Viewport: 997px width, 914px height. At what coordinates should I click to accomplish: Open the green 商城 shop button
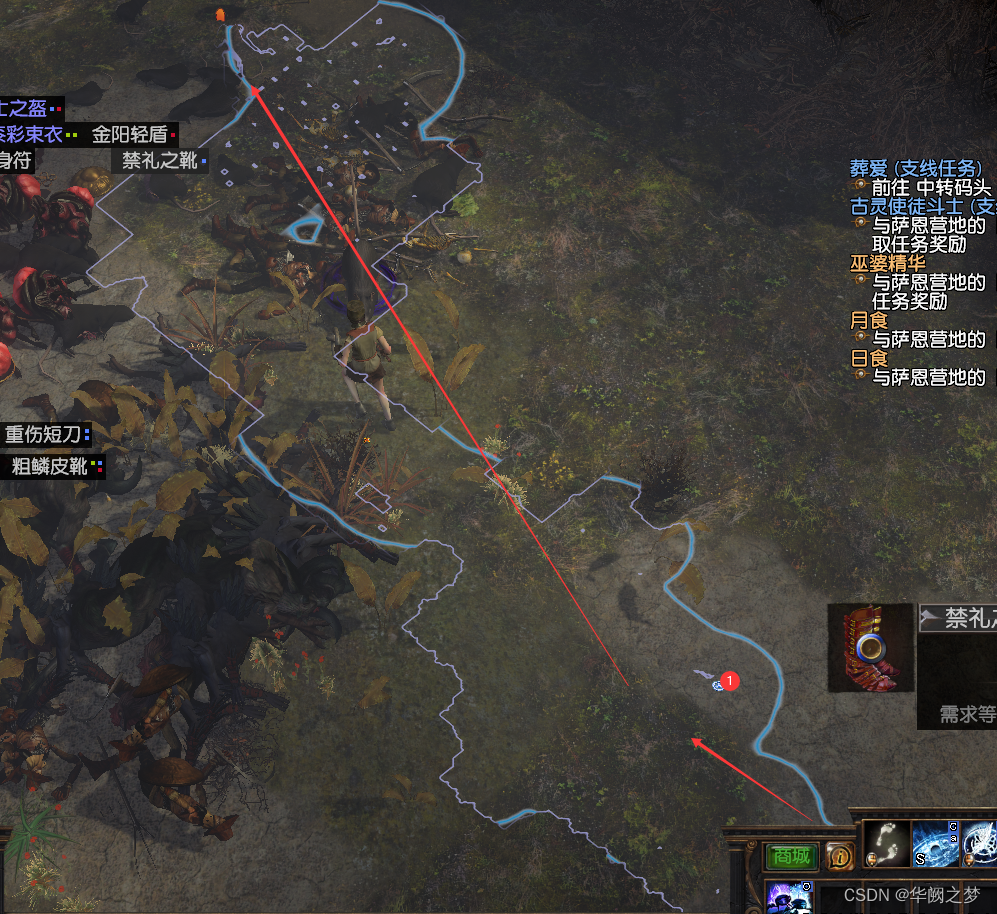coord(792,856)
